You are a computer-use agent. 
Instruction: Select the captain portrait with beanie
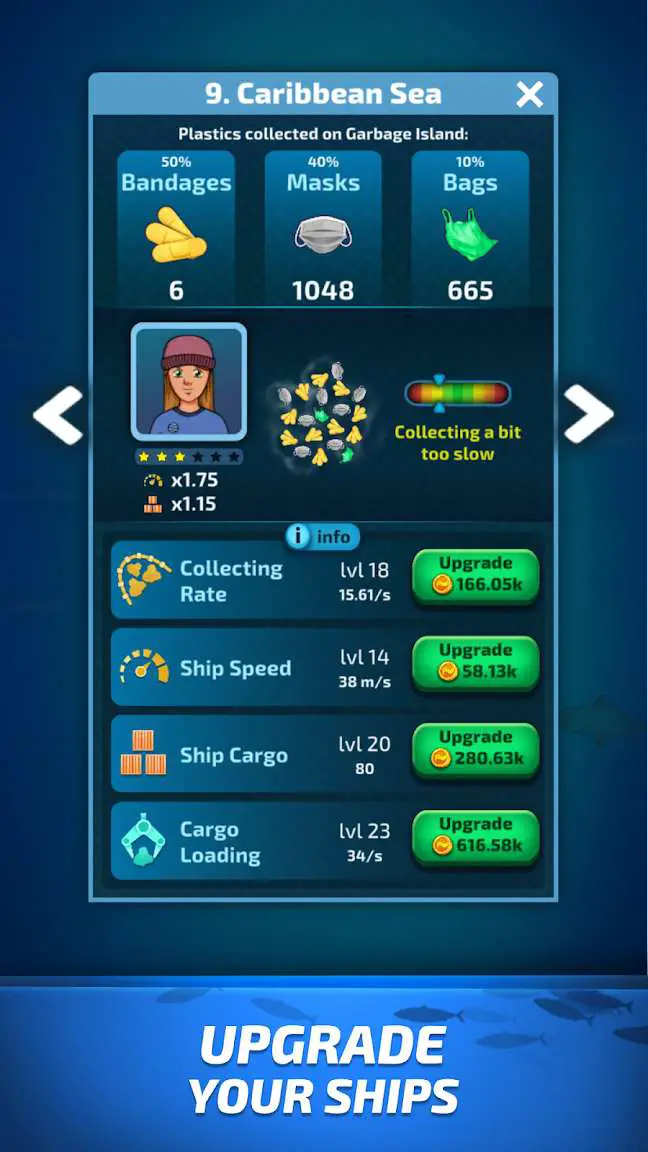point(188,381)
